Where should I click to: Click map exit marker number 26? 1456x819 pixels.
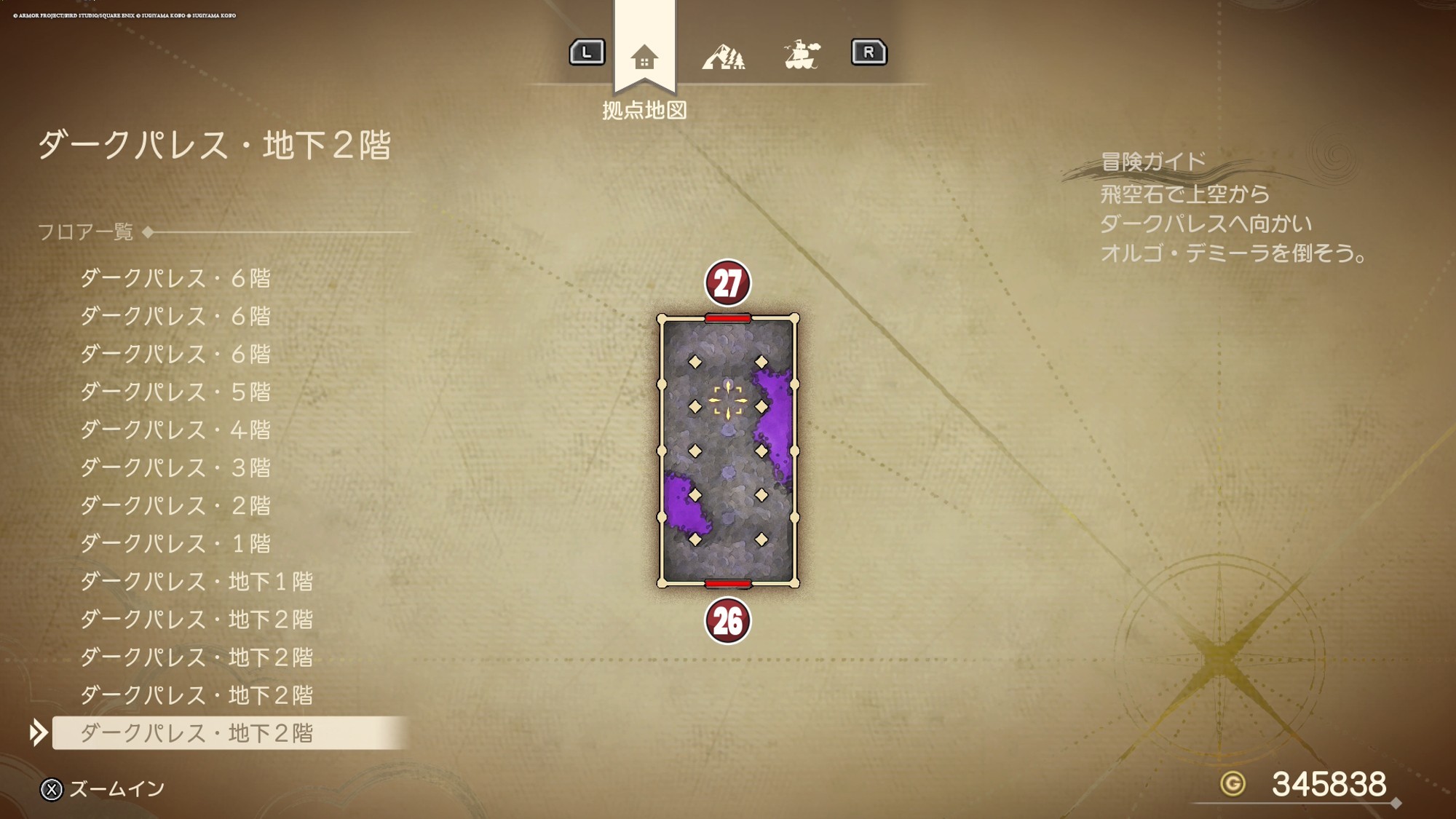point(727,621)
